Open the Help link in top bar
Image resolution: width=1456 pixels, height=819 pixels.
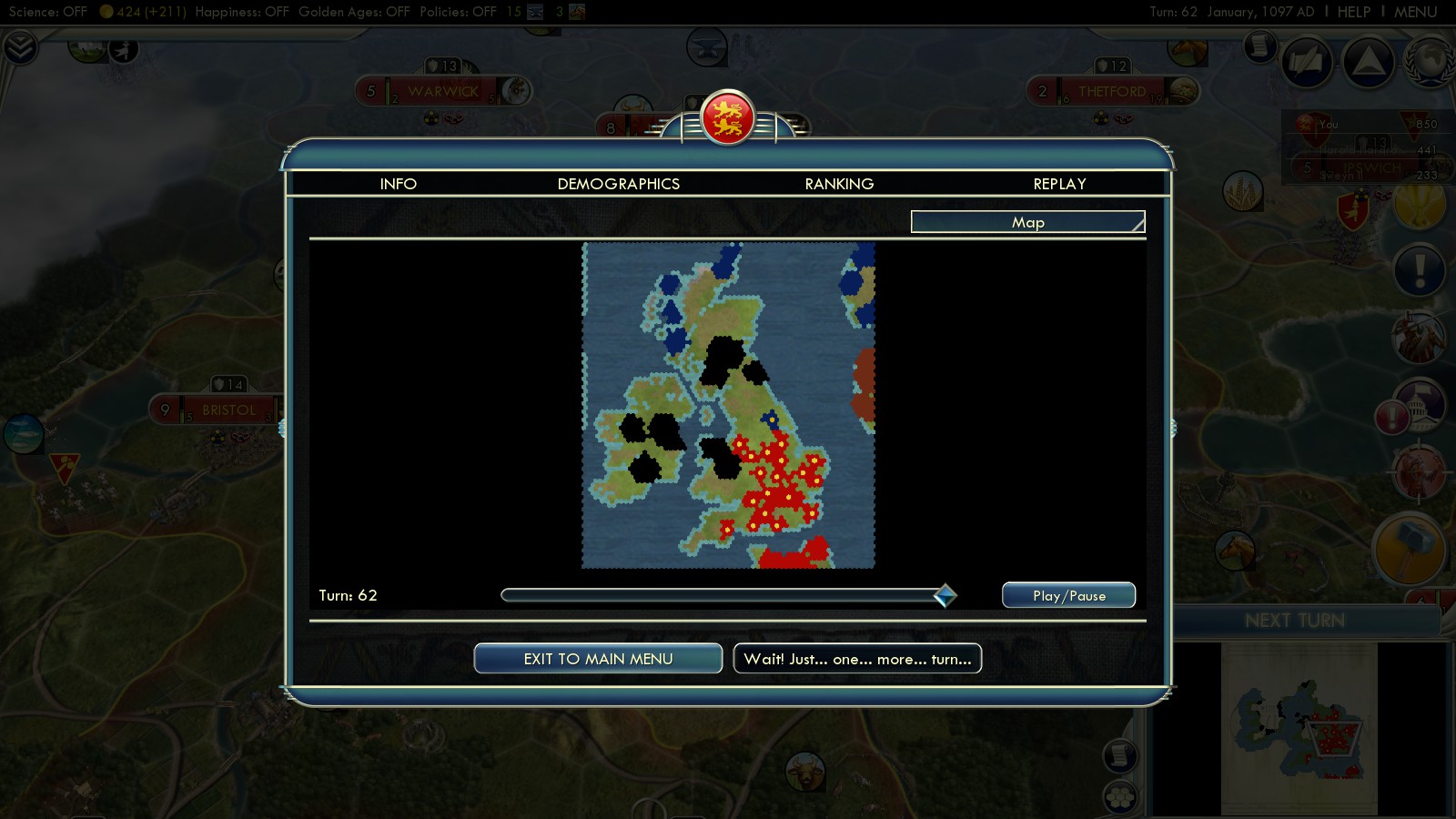1353,12
